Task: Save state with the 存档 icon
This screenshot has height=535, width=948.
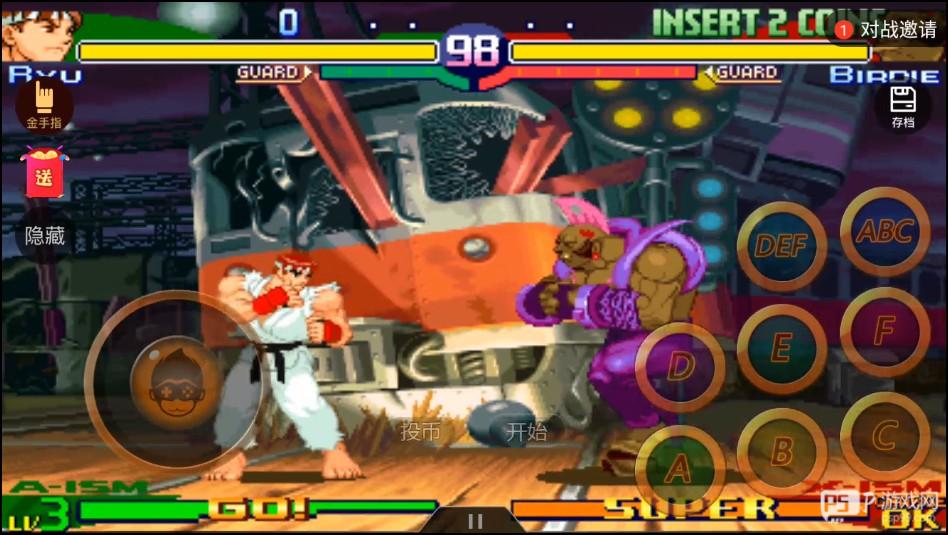Action: 903,107
